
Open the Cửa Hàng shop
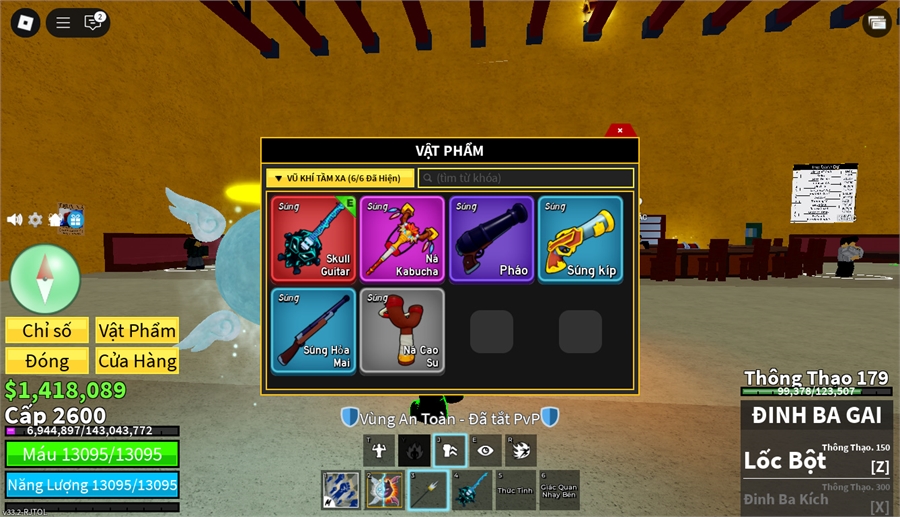(x=137, y=361)
